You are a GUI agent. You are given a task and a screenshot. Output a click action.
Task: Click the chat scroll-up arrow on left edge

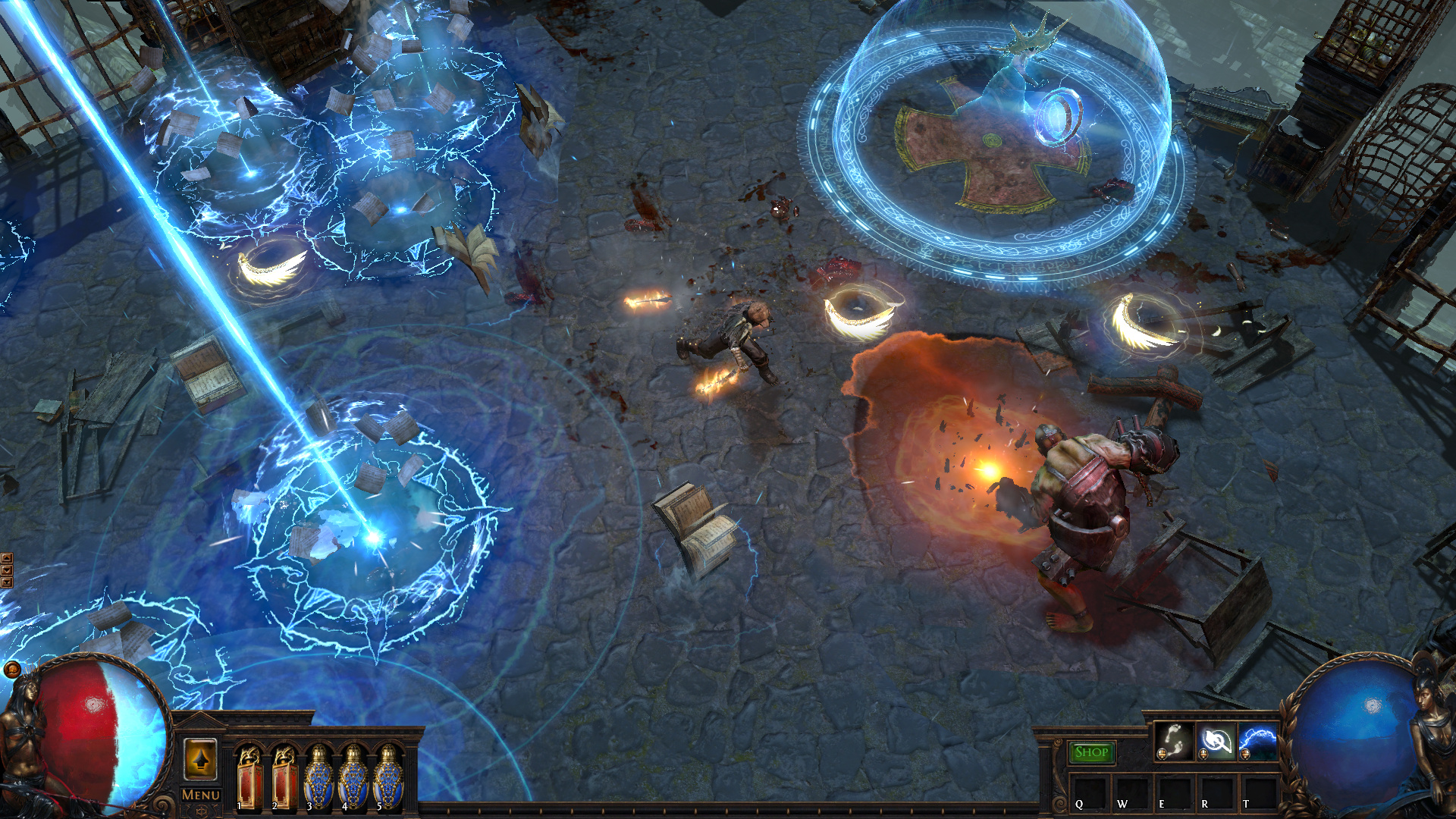(7, 558)
